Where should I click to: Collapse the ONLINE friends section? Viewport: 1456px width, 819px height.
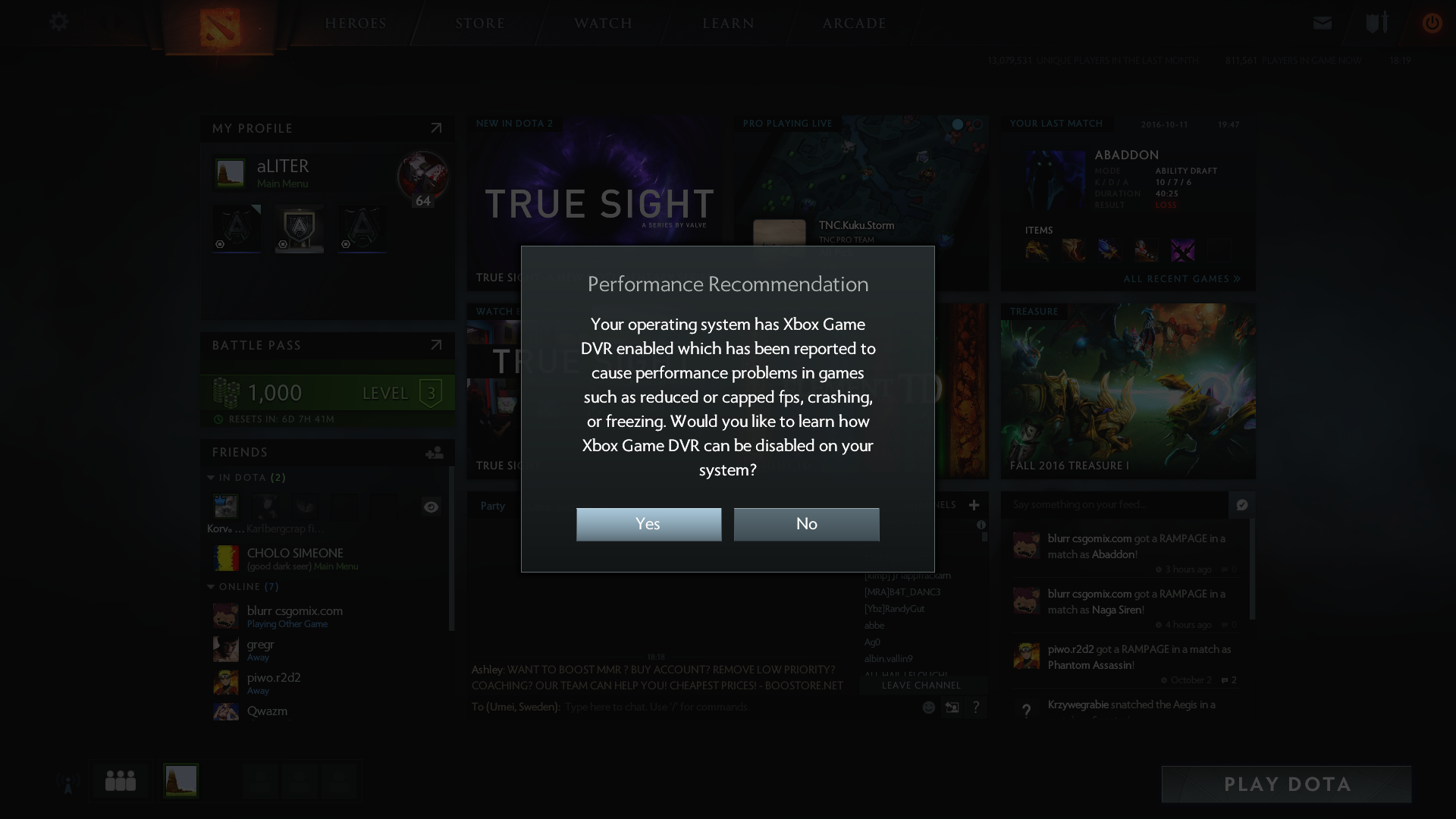pos(211,586)
